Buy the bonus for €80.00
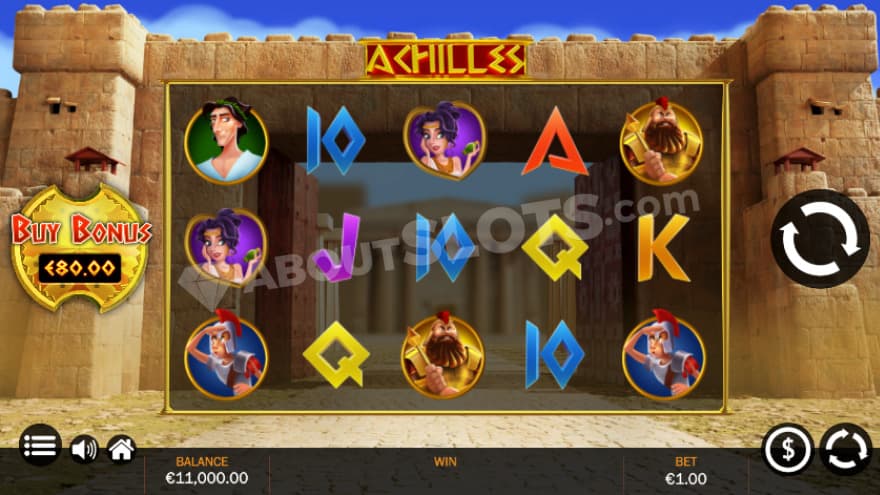 [80, 250]
